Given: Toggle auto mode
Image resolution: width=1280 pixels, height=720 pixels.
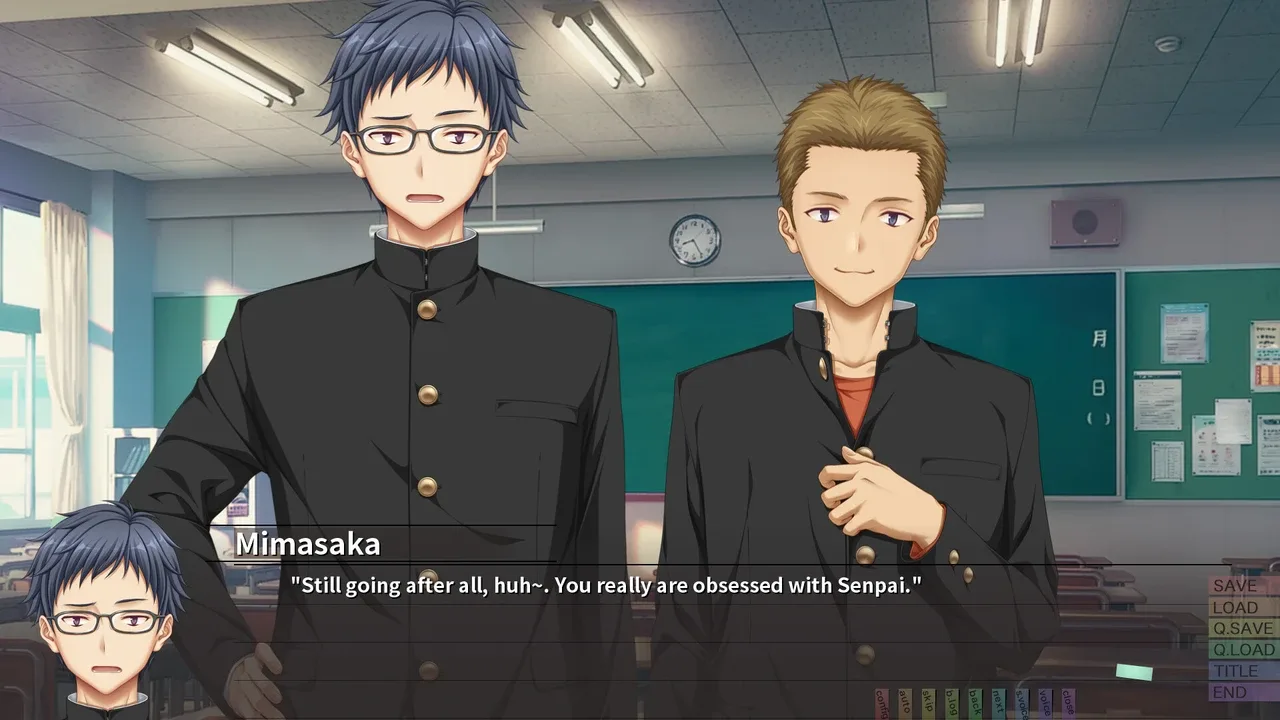Looking at the screenshot, I should pos(905,703).
